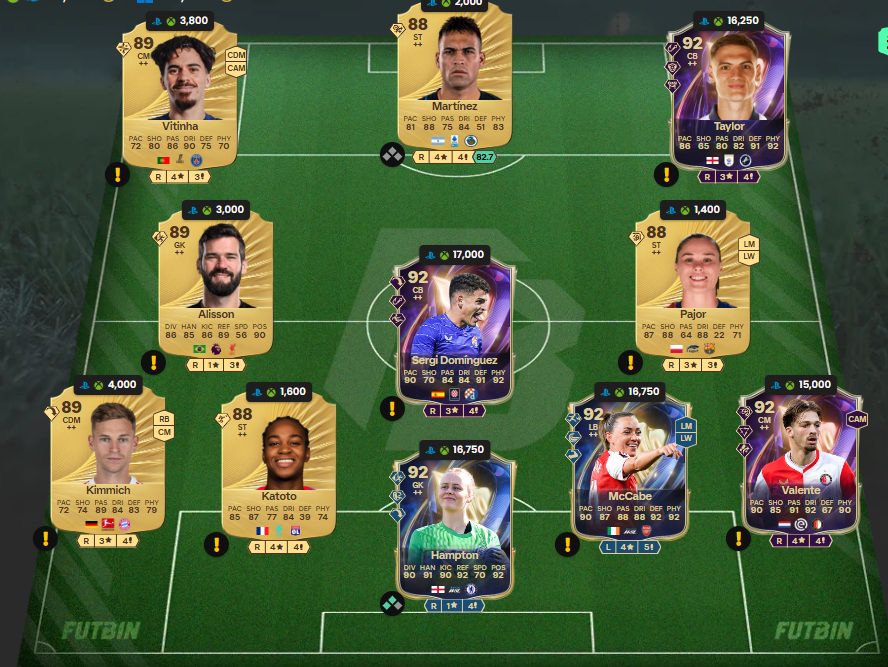
Task: Click the warning icon beside Valente
Action: pos(739,539)
